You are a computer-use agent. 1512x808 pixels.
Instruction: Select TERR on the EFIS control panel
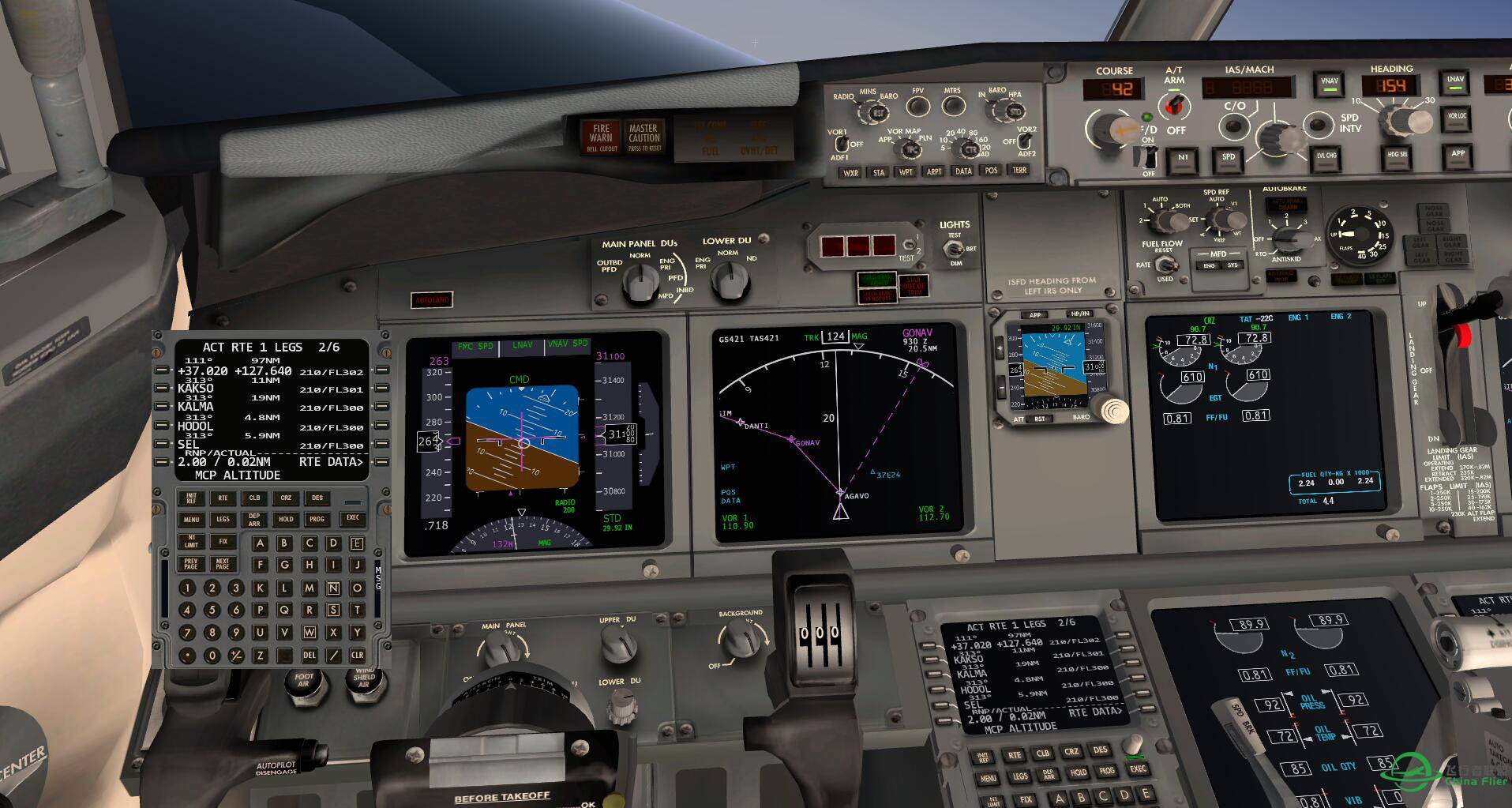click(1019, 171)
